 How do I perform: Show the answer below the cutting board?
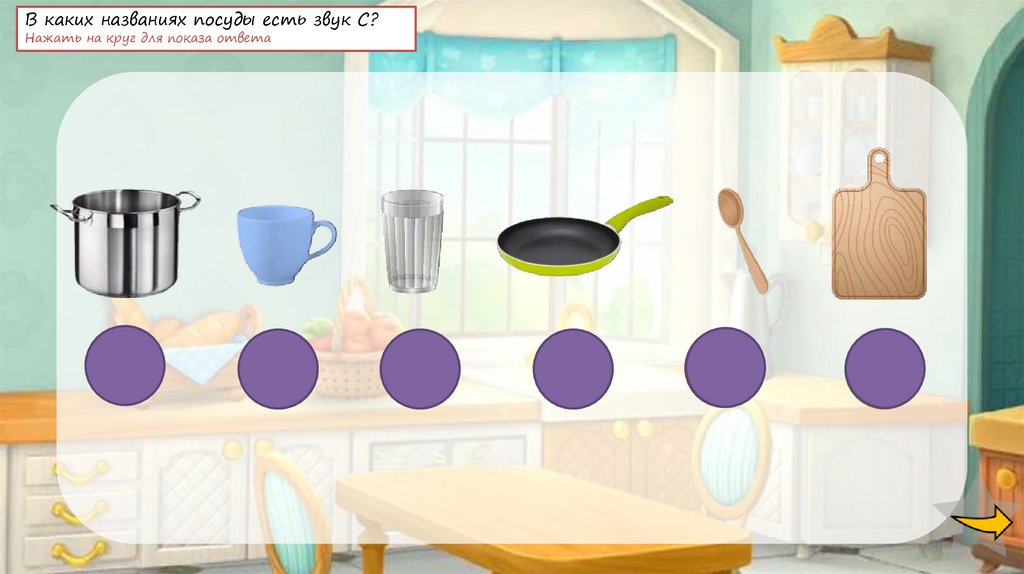click(x=884, y=368)
